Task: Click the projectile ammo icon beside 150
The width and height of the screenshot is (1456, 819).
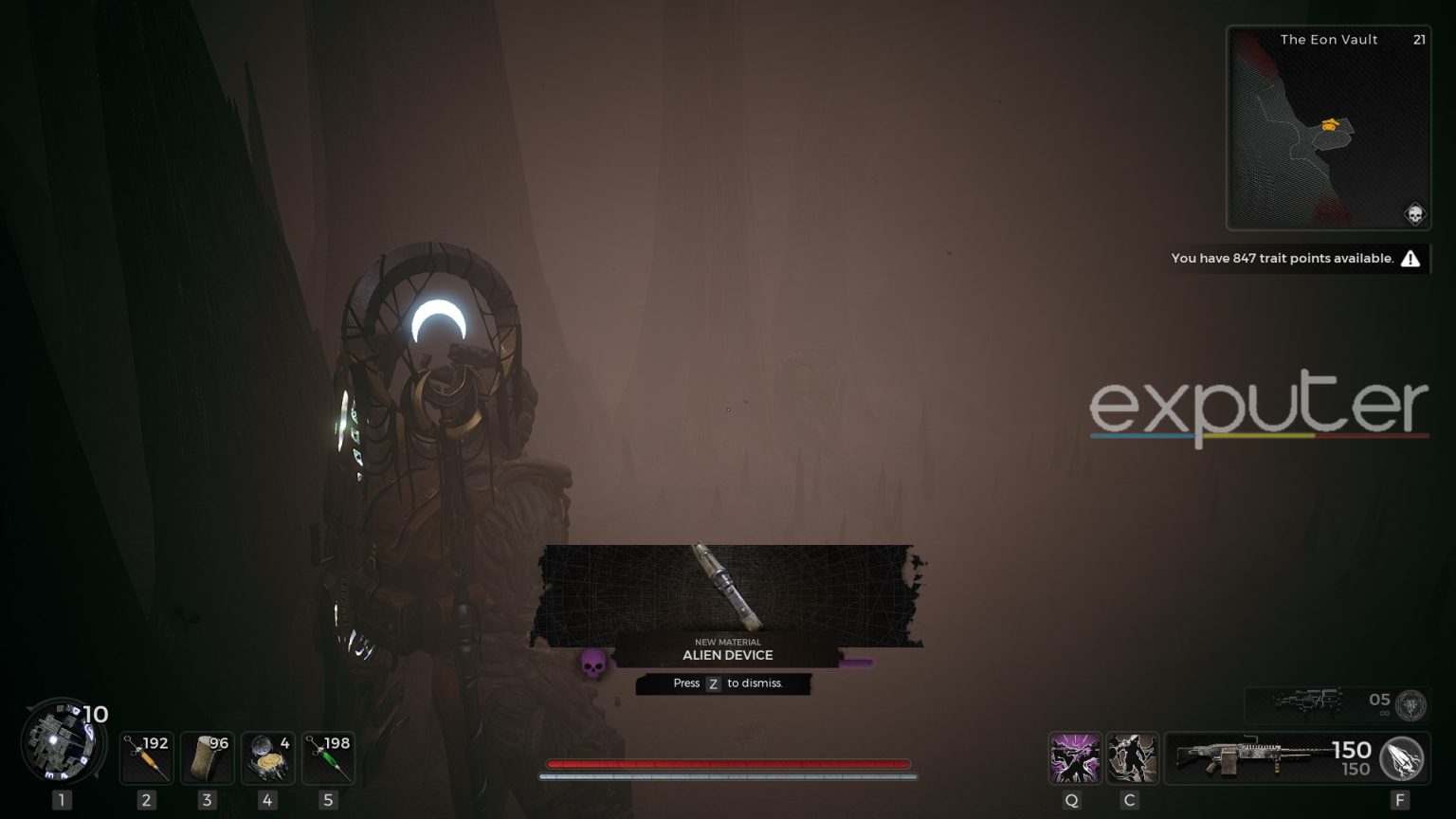Action: [1400, 758]
